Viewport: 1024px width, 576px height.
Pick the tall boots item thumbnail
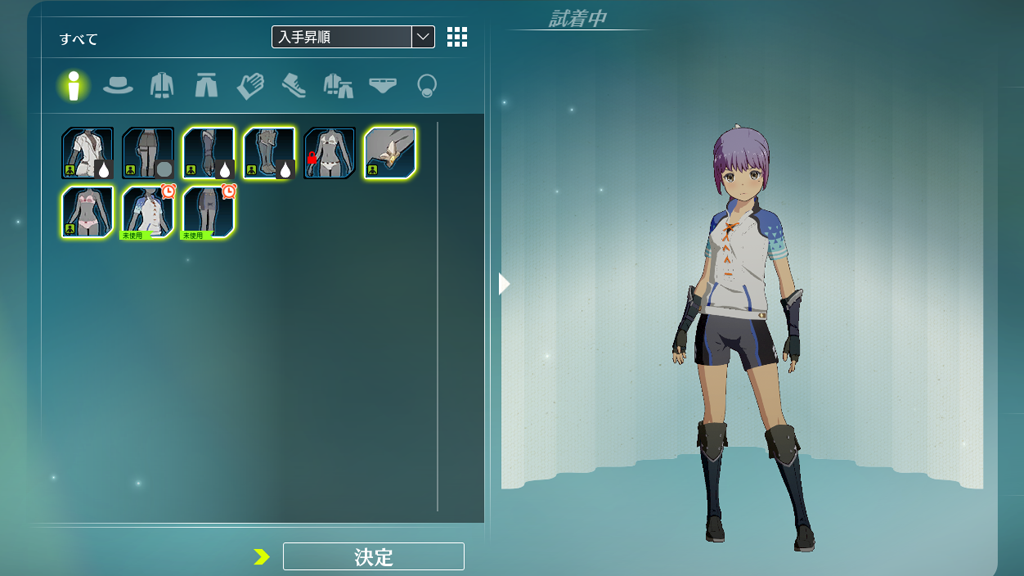coord(270,153)
